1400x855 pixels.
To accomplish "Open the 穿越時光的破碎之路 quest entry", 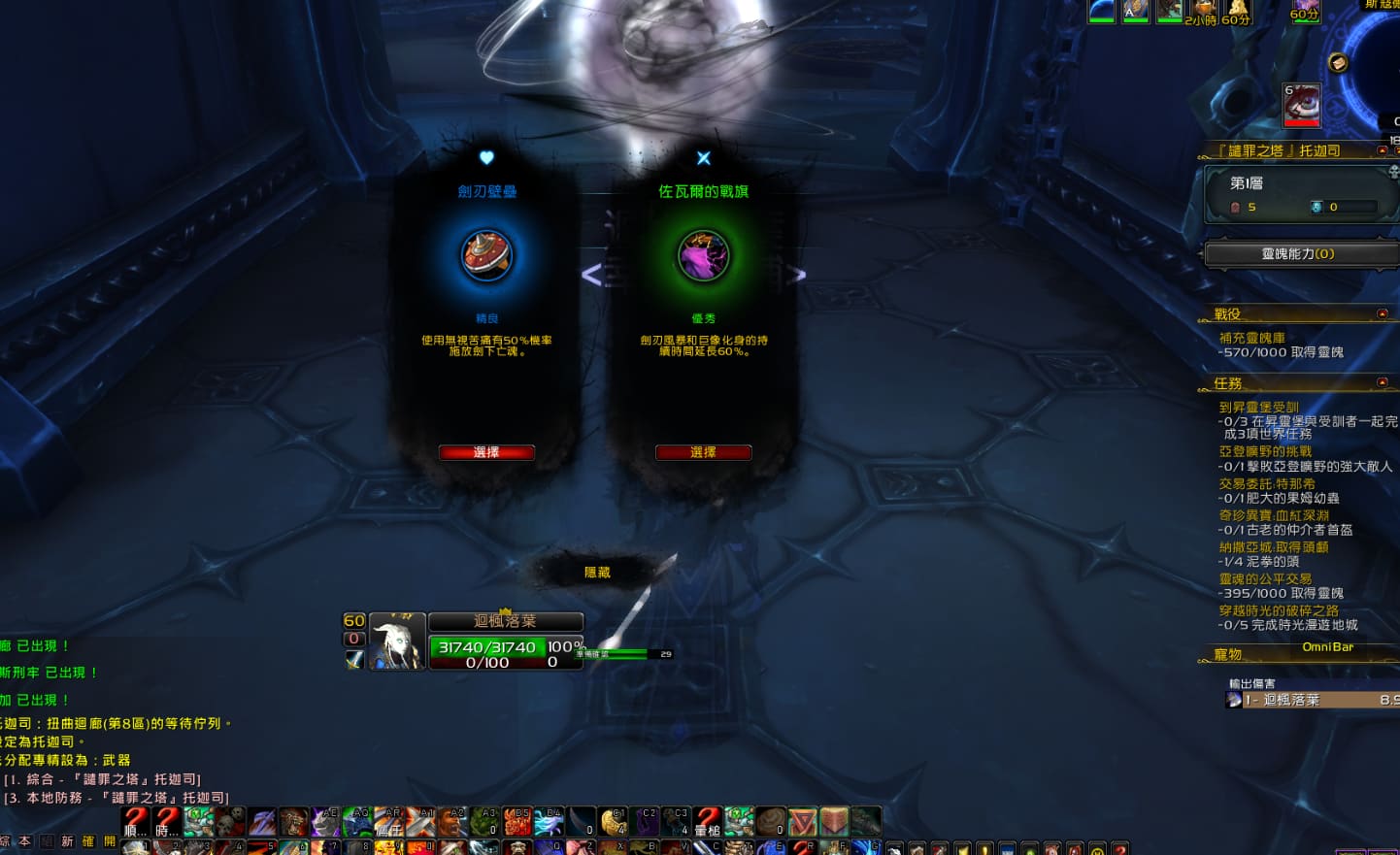I will pos(1279,610).
